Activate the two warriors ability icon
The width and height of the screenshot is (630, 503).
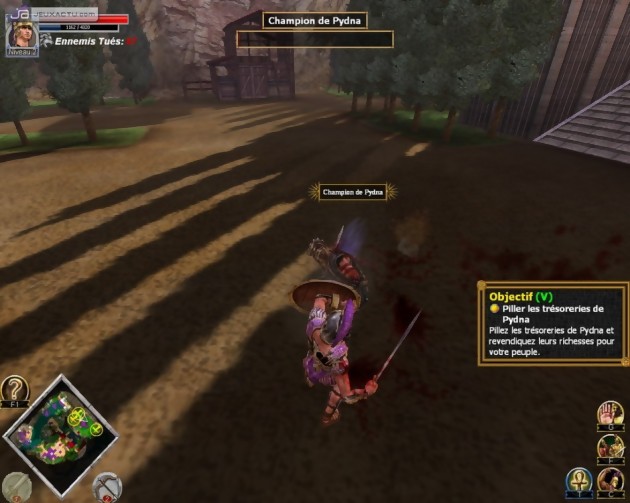click(x=611, y=447)
